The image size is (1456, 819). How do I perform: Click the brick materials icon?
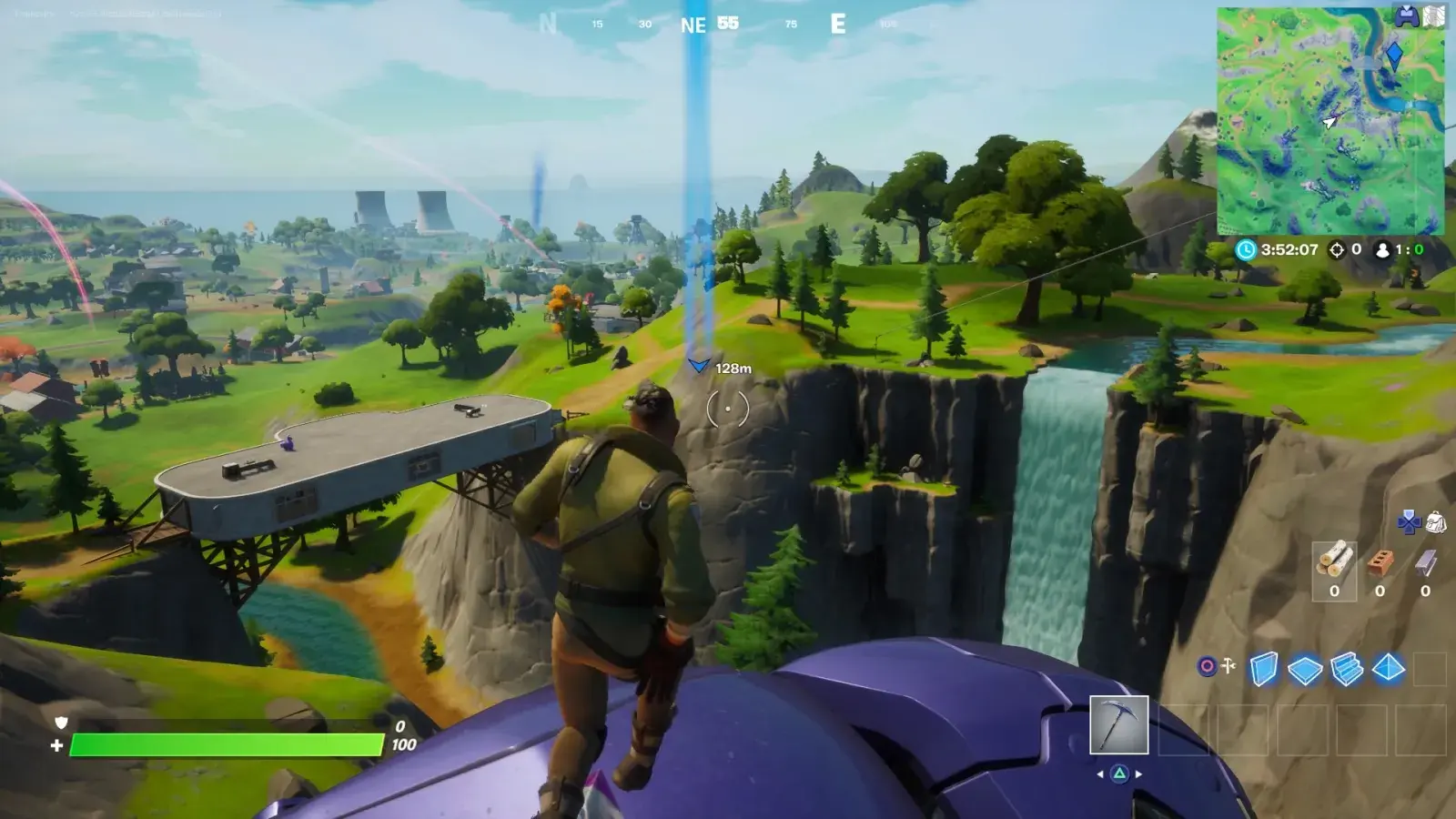coord(1380,561)
